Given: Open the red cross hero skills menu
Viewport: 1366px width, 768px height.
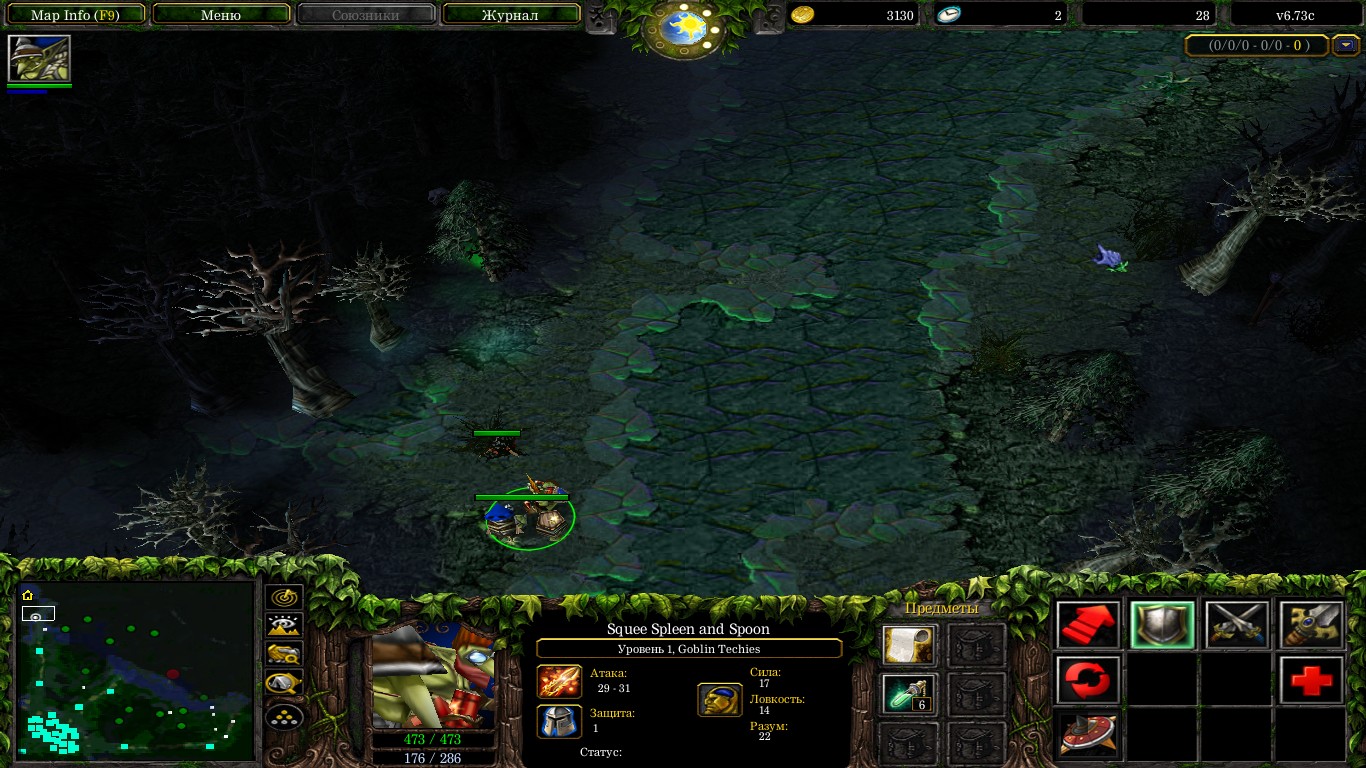Looking at the screenshot, I should click(x=1311, y=681).
